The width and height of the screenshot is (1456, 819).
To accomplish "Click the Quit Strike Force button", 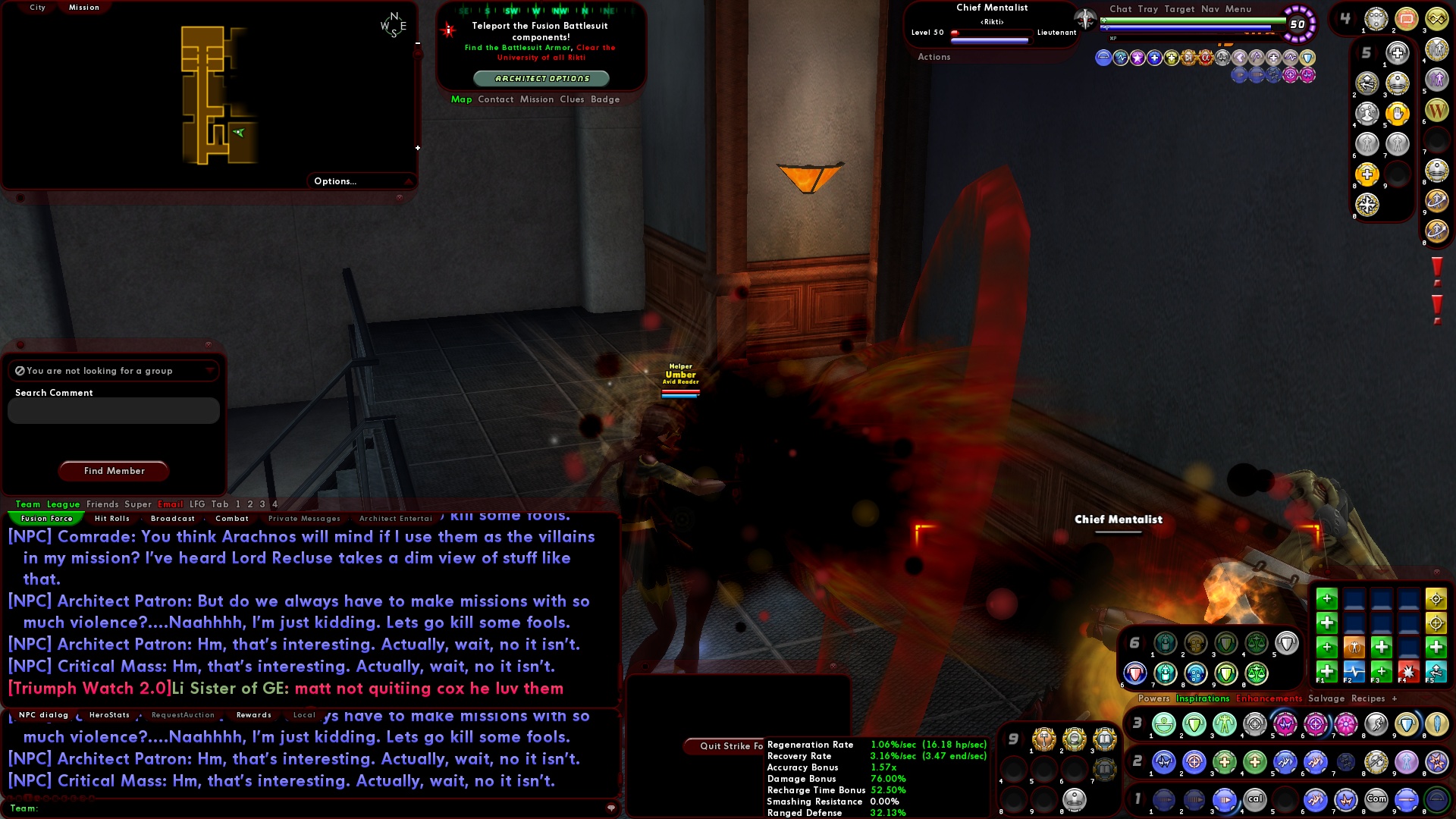I will tap(731, 746).
